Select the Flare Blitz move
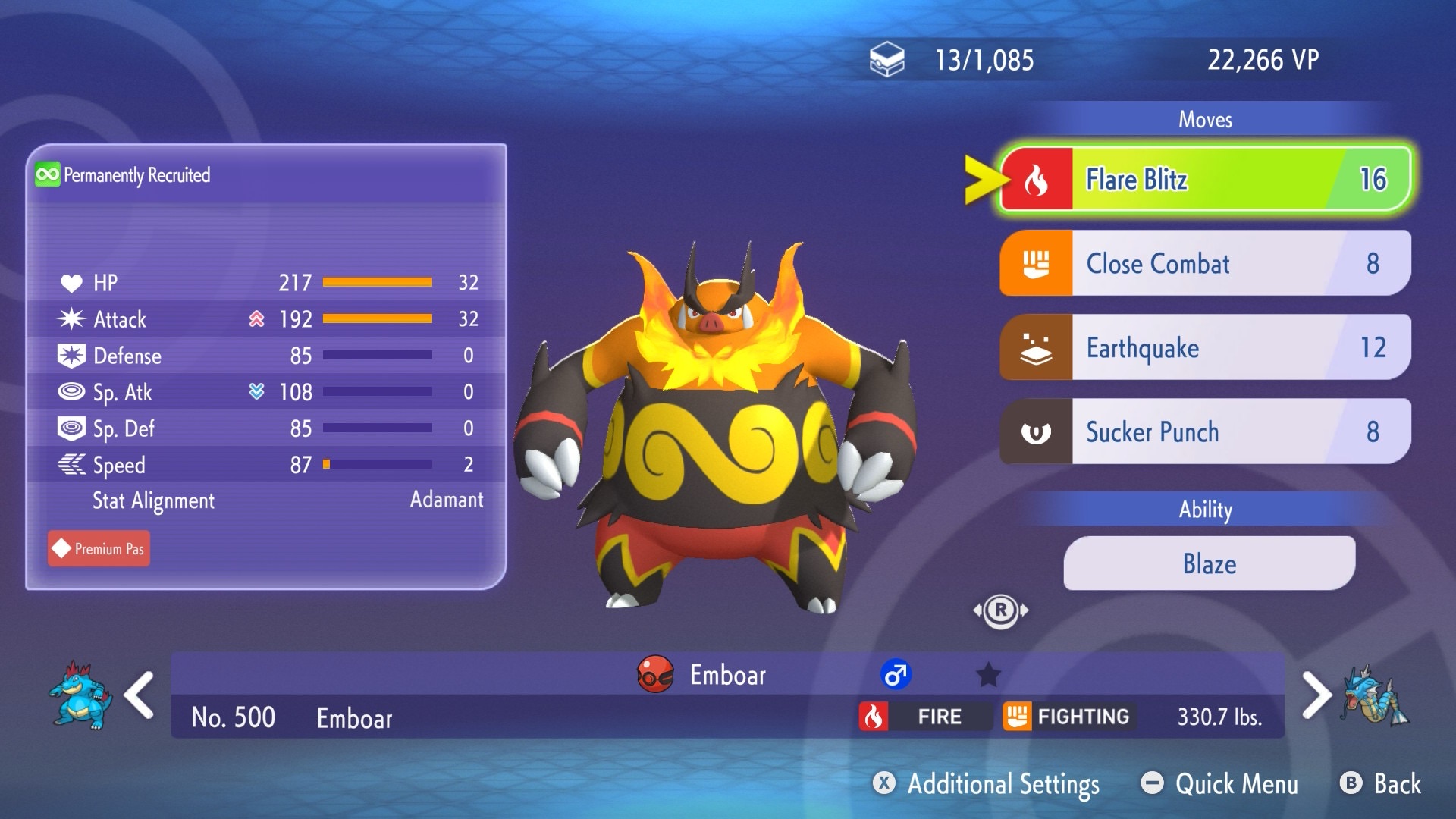Screen dimensions: 1456x819 click(x=1204, y=180)
